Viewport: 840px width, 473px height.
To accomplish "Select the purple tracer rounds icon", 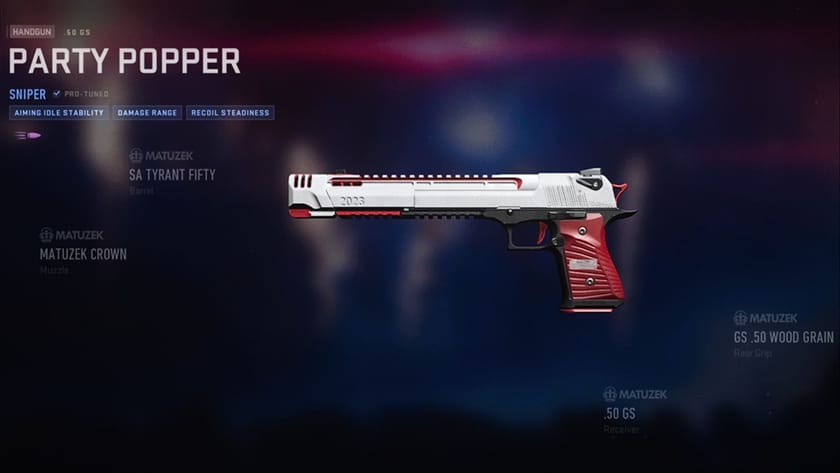I will click(28, 135).
